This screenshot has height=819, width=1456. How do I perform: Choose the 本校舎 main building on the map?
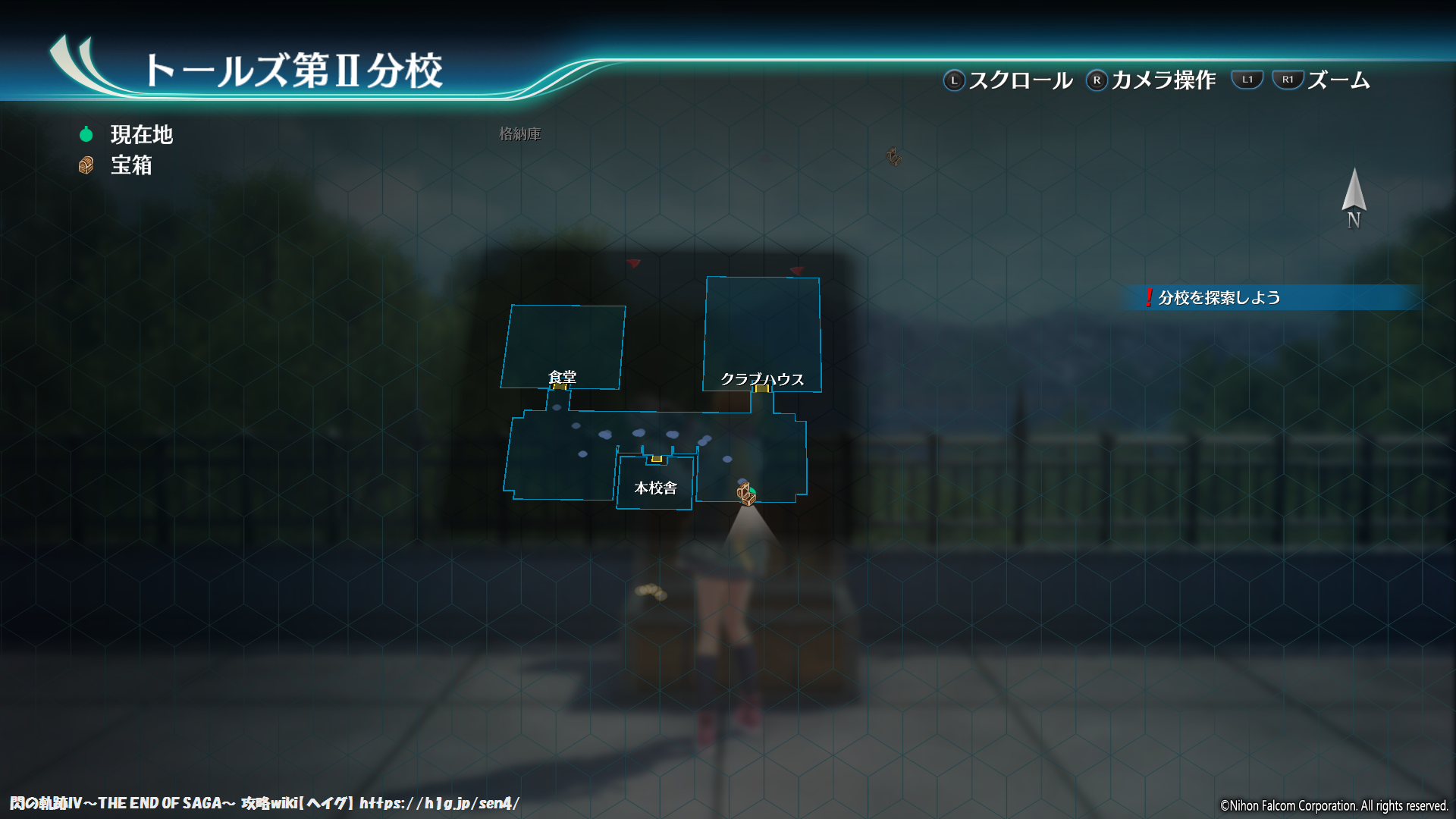pos(655,485)
